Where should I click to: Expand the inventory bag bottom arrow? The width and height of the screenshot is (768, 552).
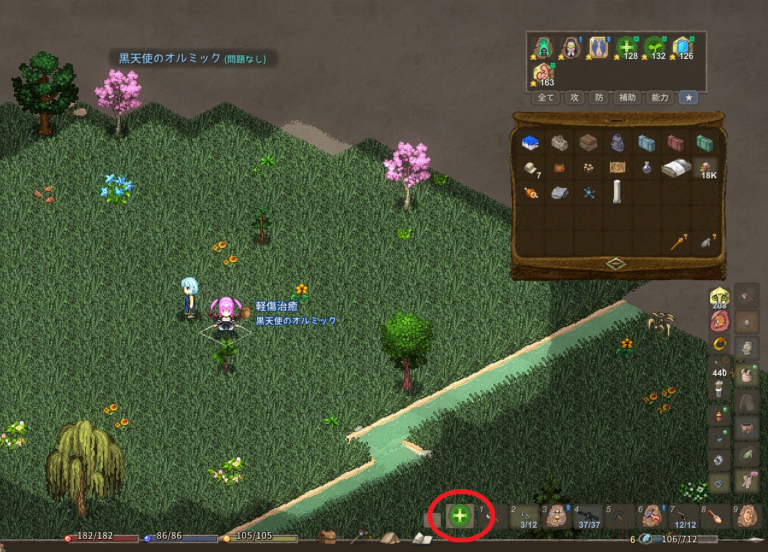coord(616,263)
